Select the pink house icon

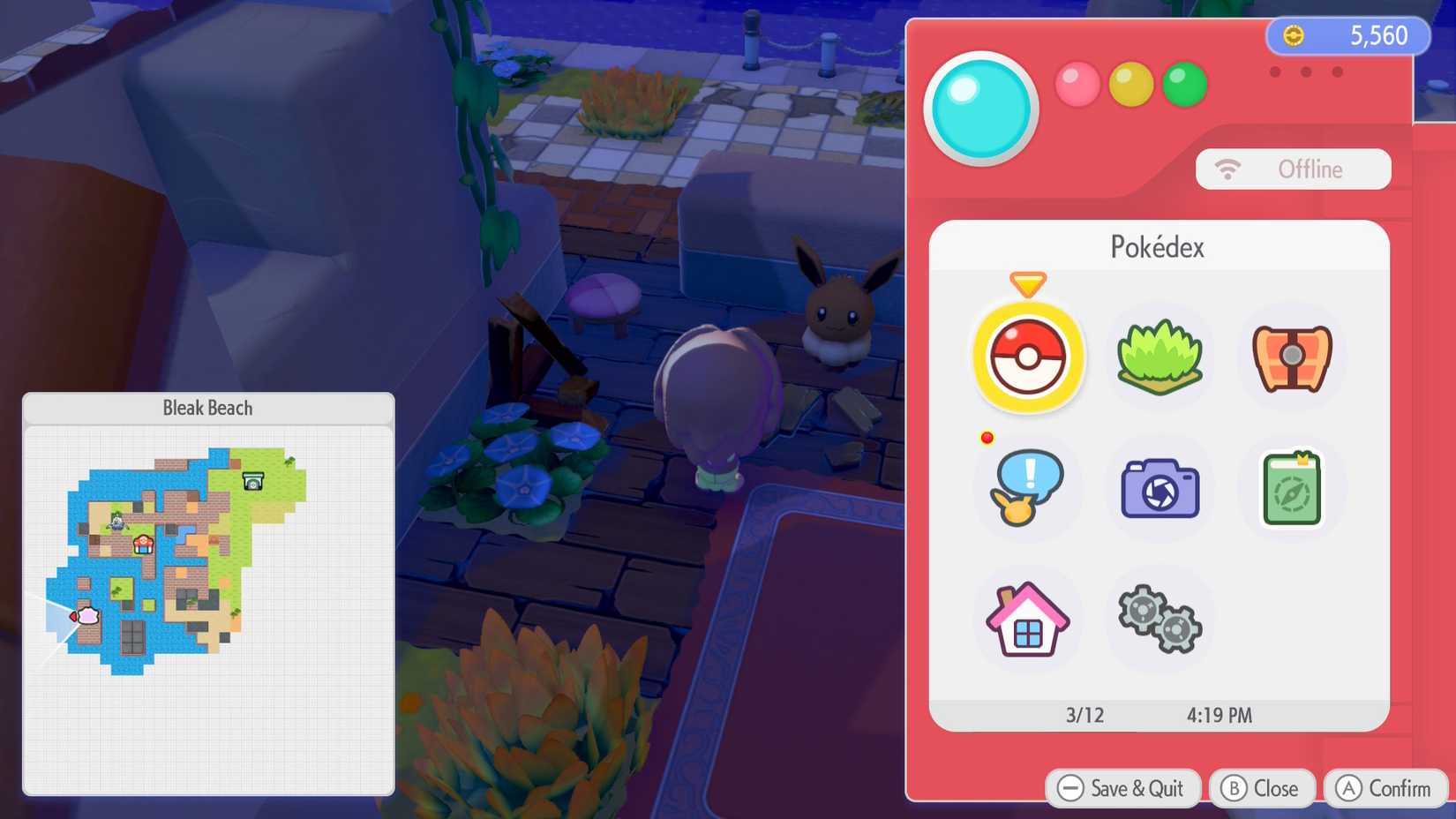coord(1027,620)
